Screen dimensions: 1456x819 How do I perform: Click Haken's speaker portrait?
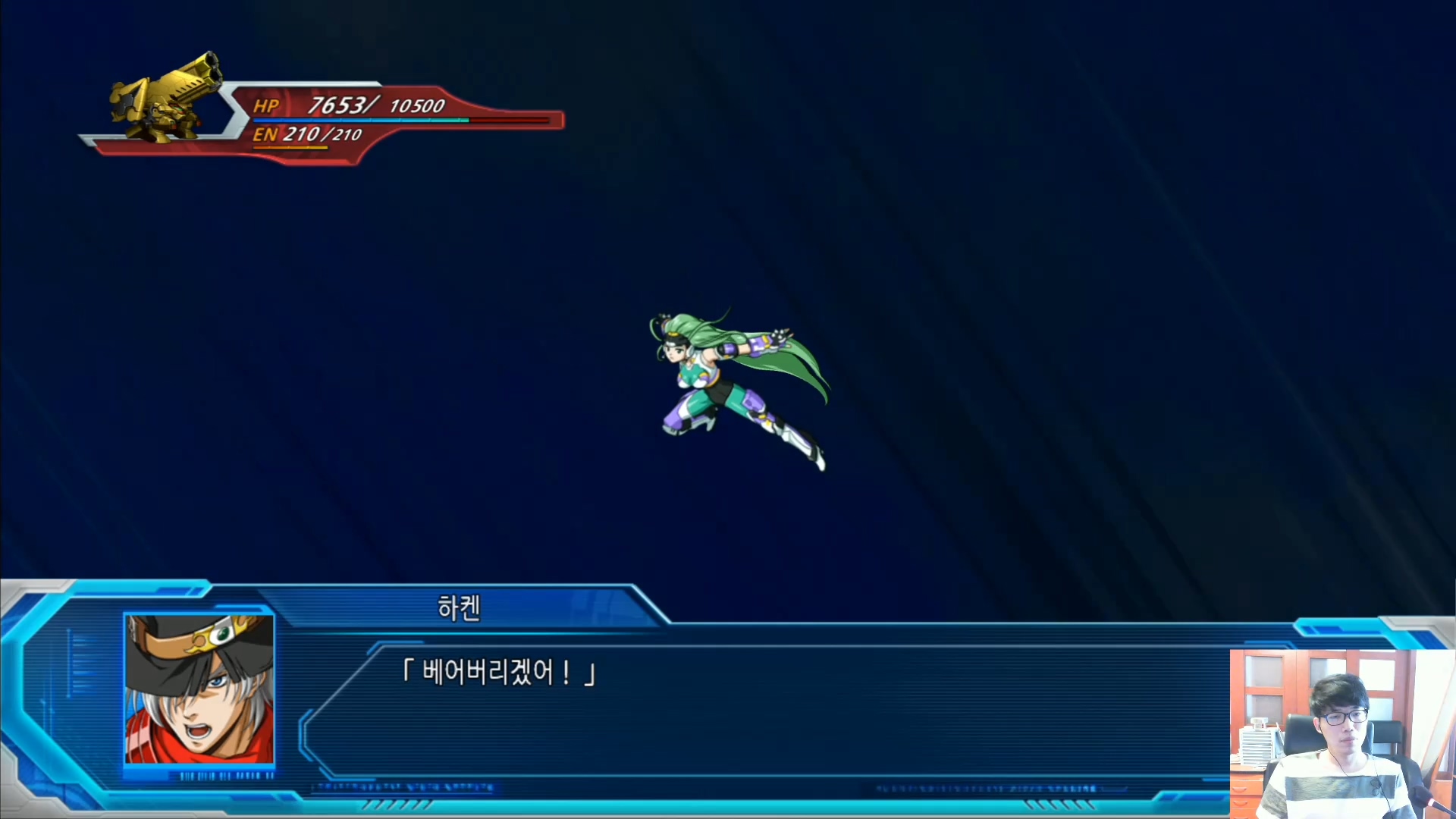point(199,689)
